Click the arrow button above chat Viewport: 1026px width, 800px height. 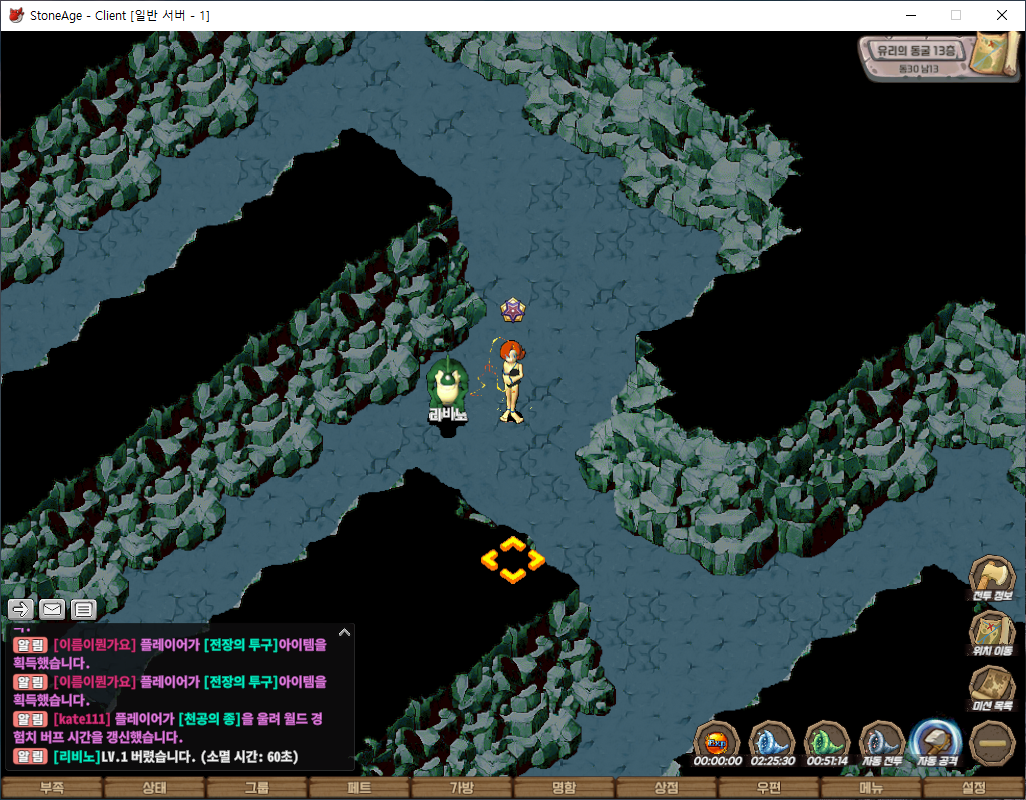pyautogui.click(x=22, y=608)
